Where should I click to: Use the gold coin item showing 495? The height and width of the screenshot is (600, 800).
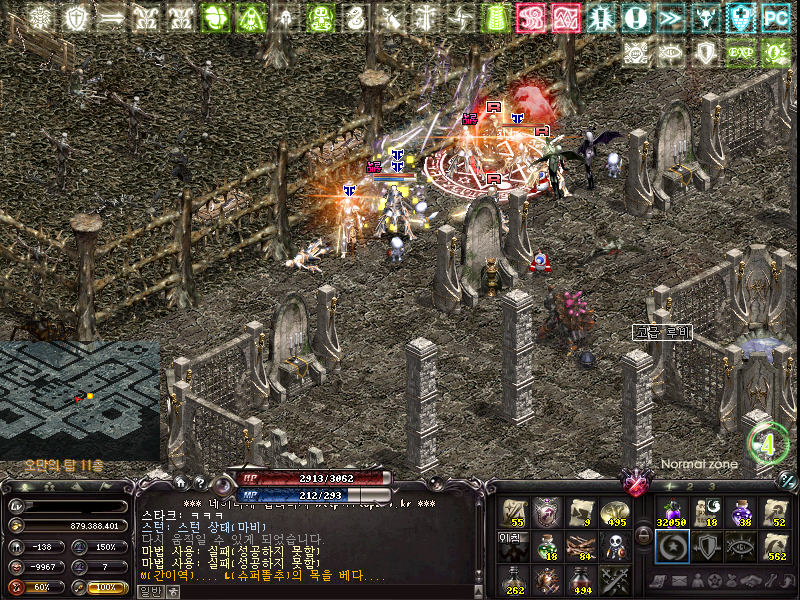pos(614,512)
